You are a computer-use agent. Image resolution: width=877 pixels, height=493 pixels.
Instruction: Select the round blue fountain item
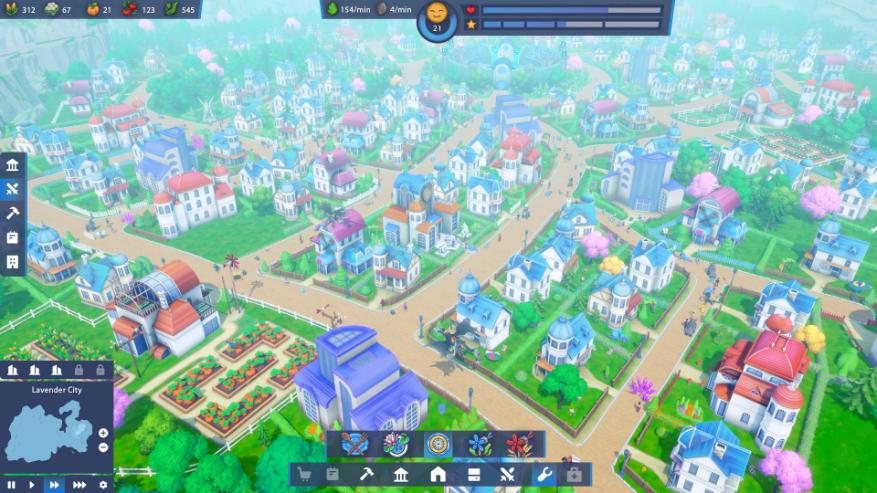tap(437, 444)
